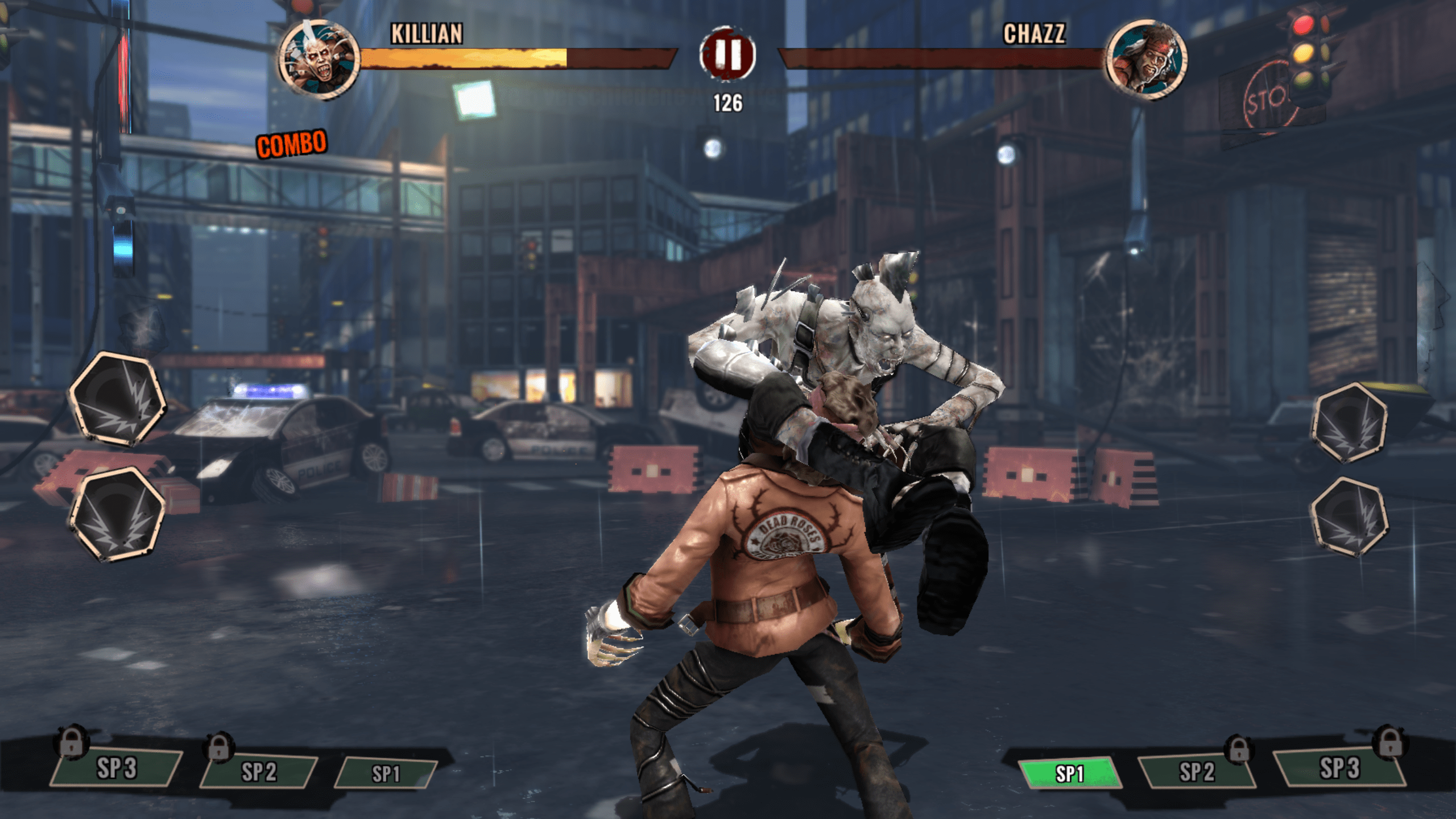Choose Chazz's locked SP3 special
Viewport: 1456px width, 819px height.
click(1339, 768)
